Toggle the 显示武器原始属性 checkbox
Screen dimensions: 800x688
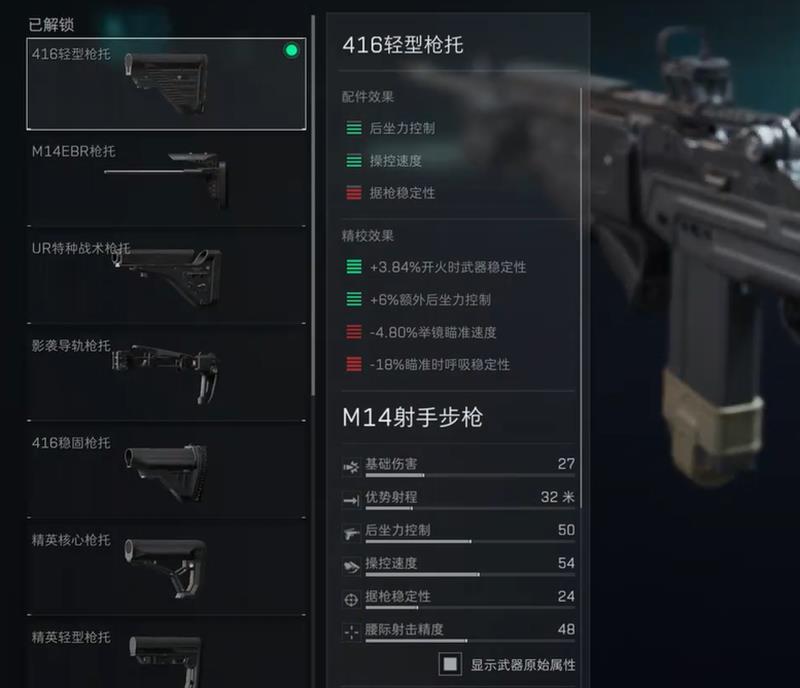(450, 664)
